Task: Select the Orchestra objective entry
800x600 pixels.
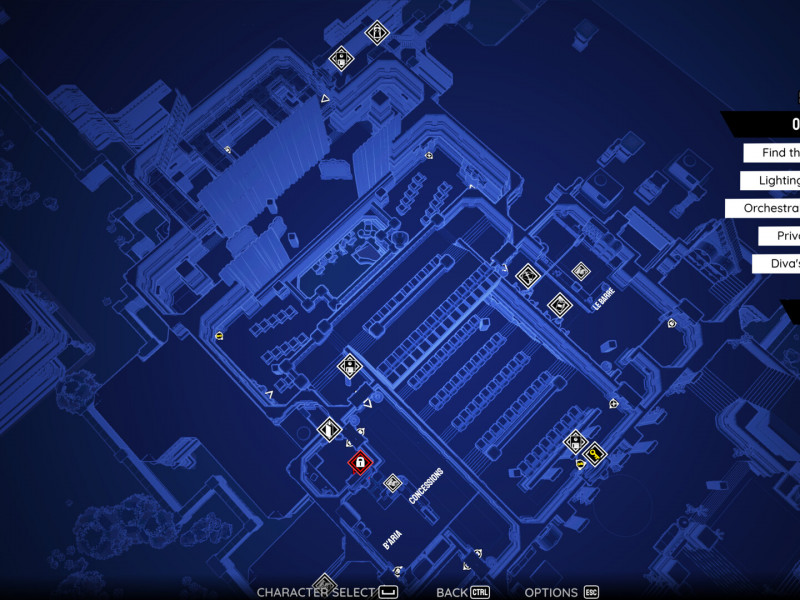Action: (x=764, y=208)
